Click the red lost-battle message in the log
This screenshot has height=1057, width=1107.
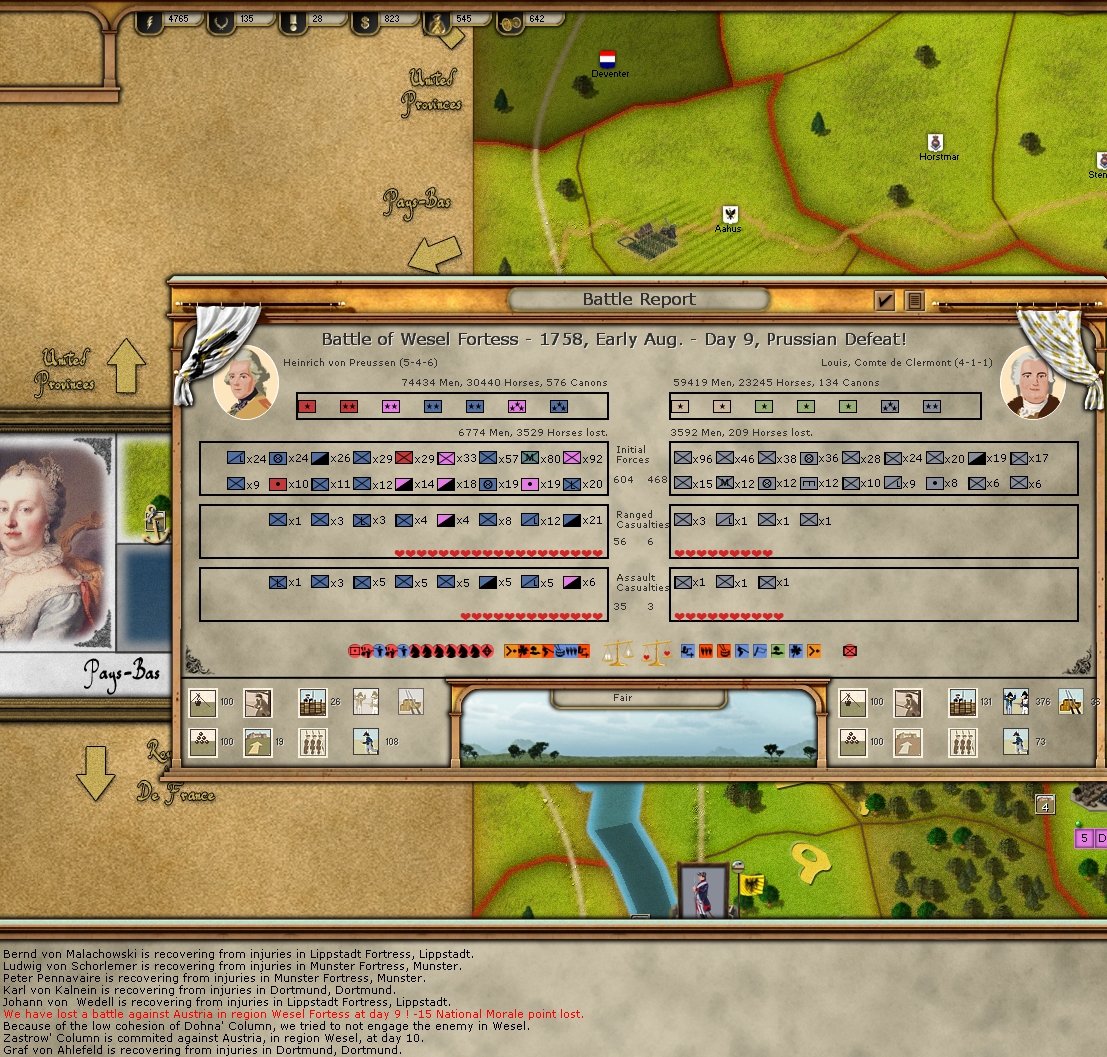[293, 1014]
